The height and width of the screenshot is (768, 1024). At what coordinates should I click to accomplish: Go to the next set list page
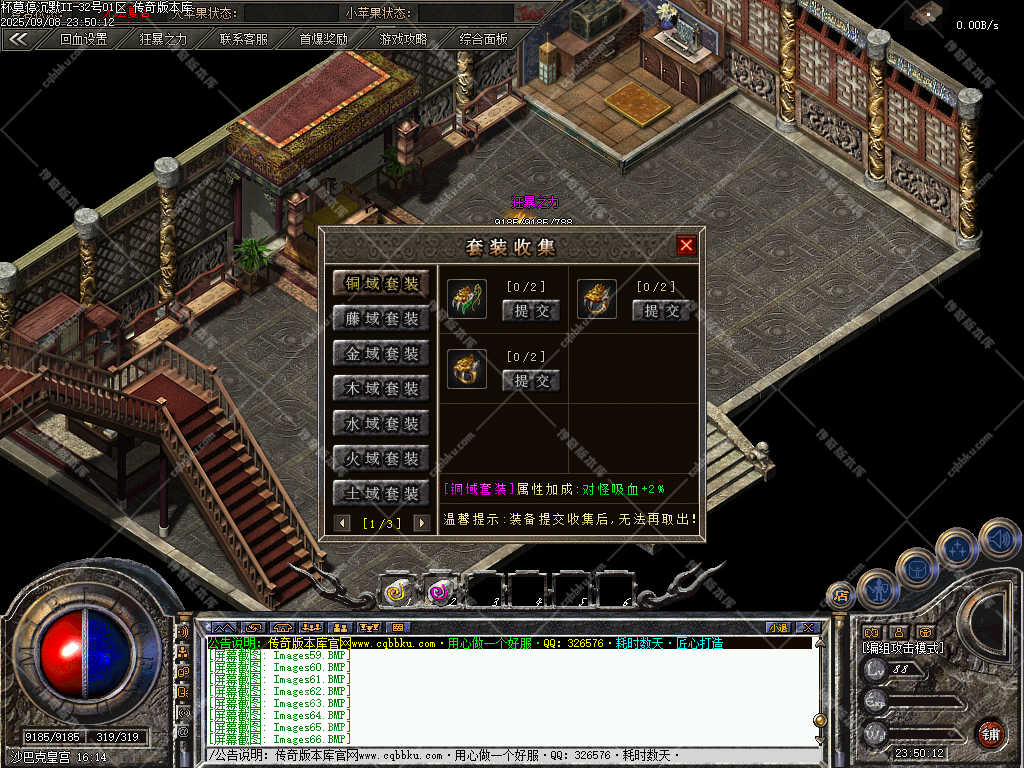pos(421,523)
